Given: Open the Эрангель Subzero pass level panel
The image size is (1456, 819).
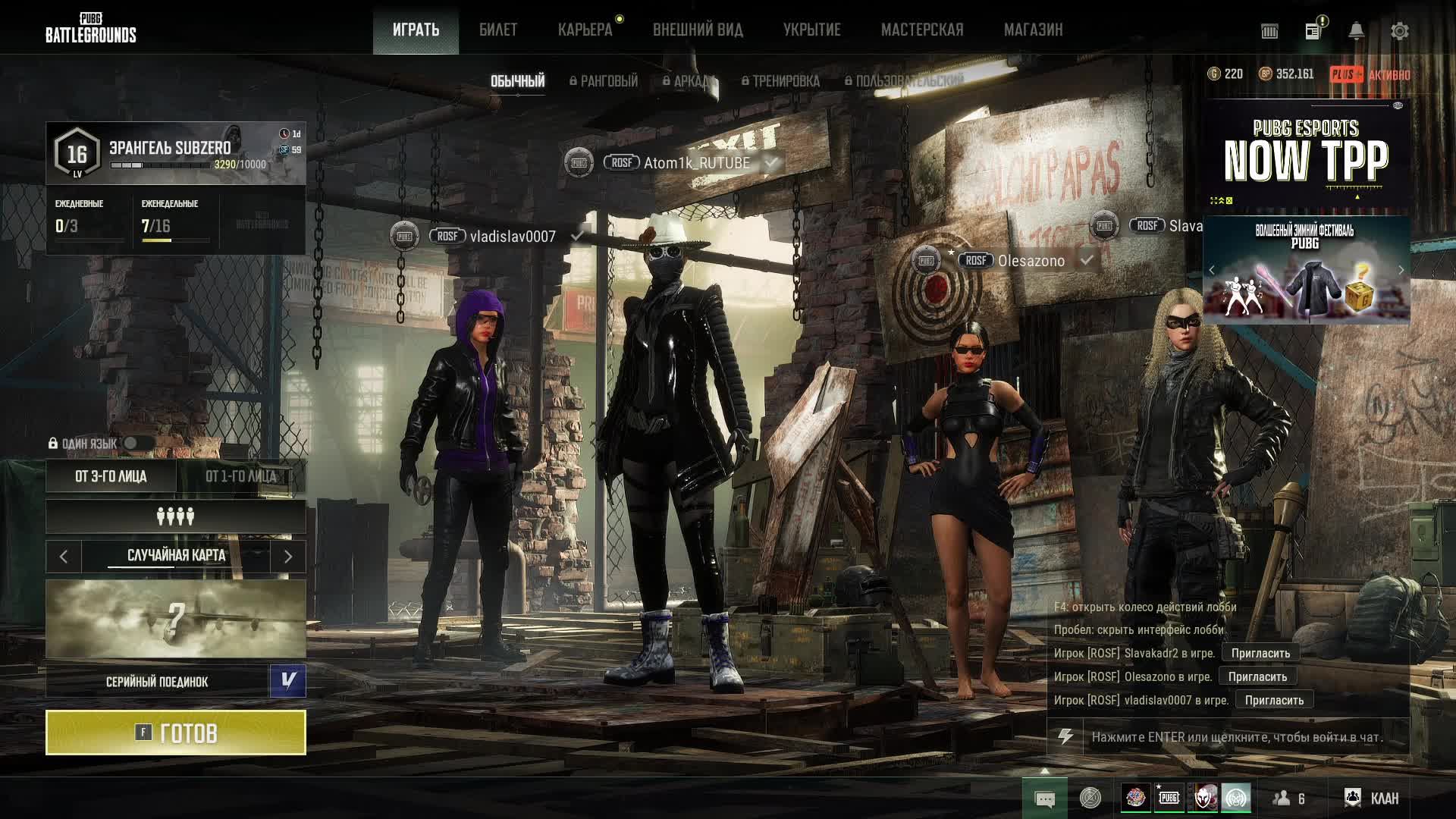Looking at the screenshot, I should (176, 154).
